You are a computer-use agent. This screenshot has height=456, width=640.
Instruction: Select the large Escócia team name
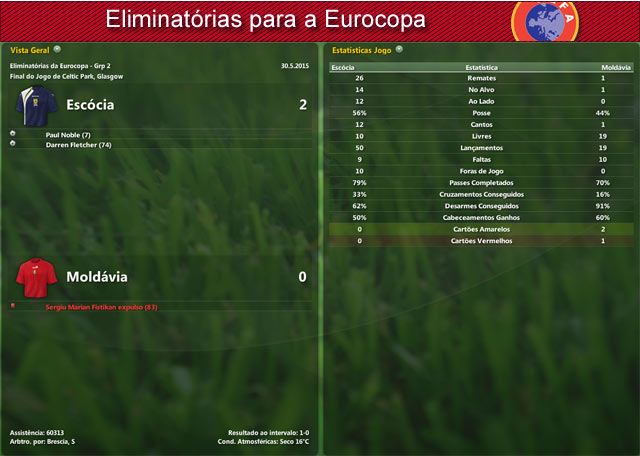coord(90,104)
